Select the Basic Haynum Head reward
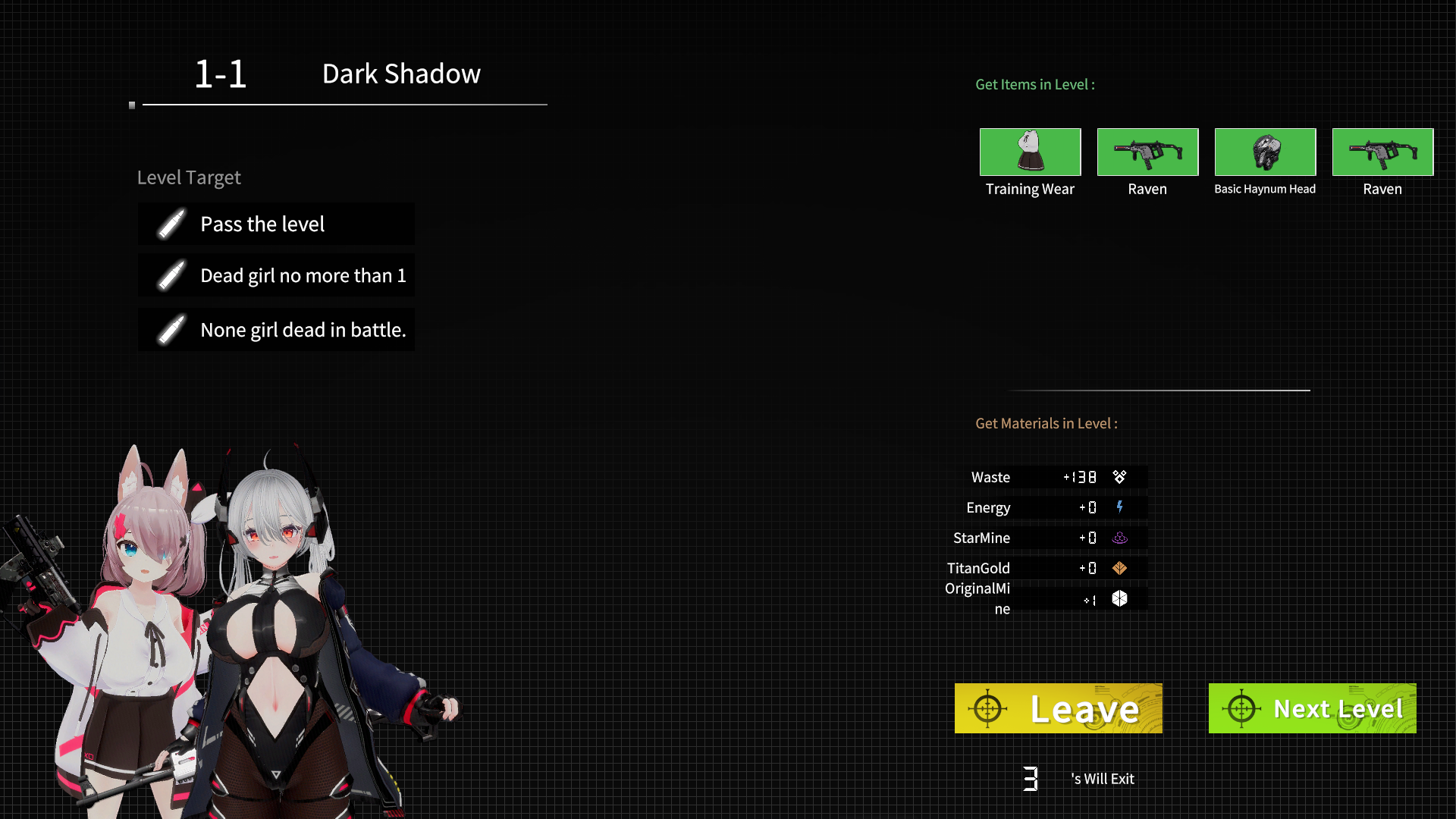This screenshot has height=819, width=1456. [1265, 152]
